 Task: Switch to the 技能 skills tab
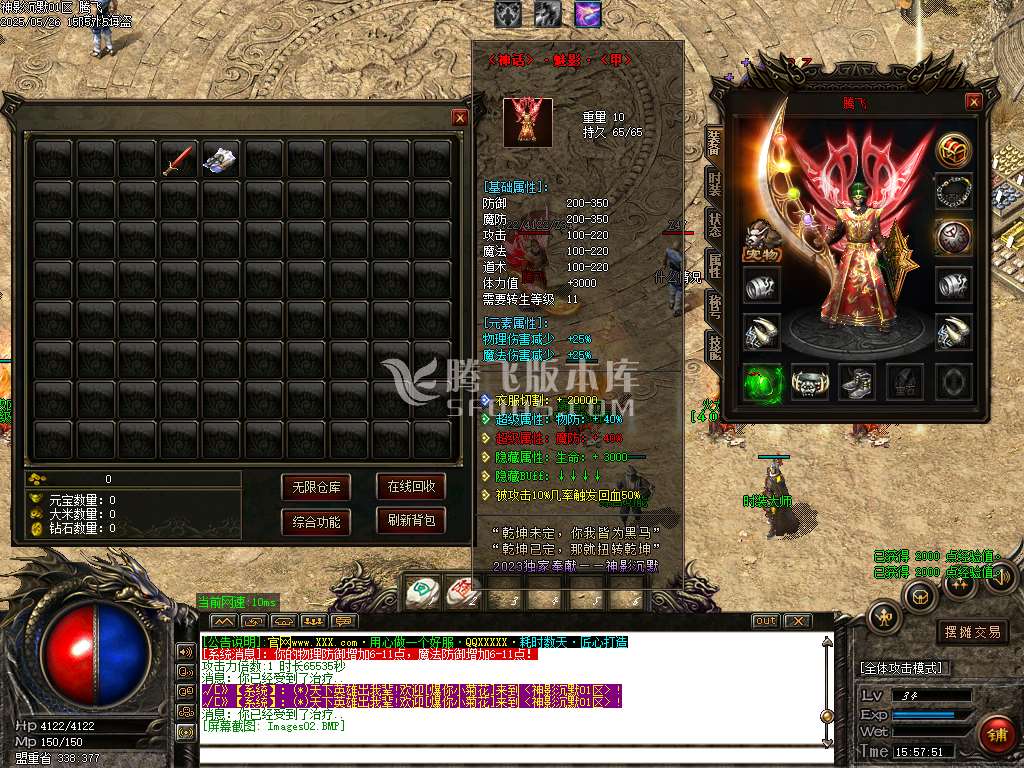tap(714, 346)
